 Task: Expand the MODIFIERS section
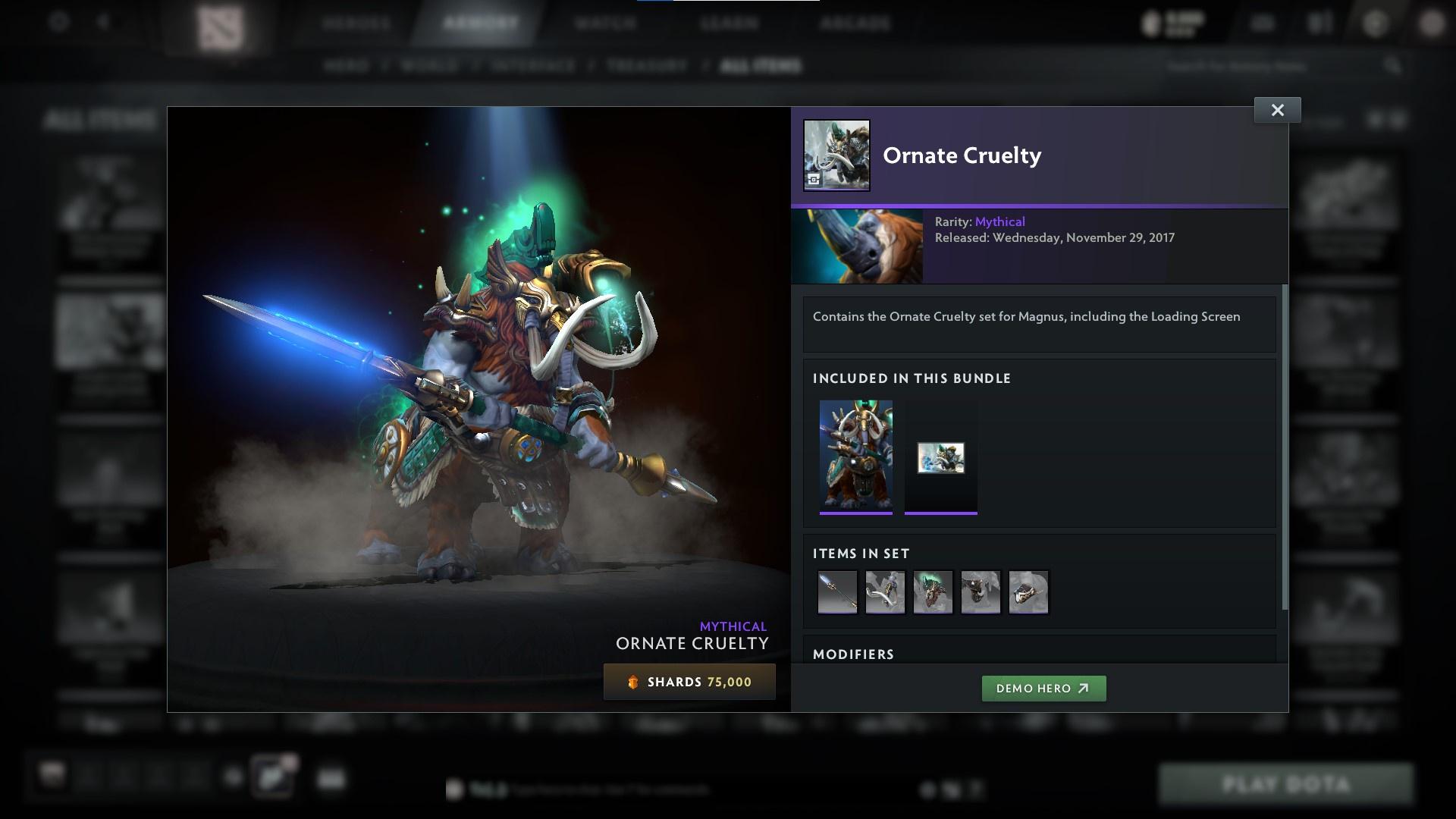853,654
